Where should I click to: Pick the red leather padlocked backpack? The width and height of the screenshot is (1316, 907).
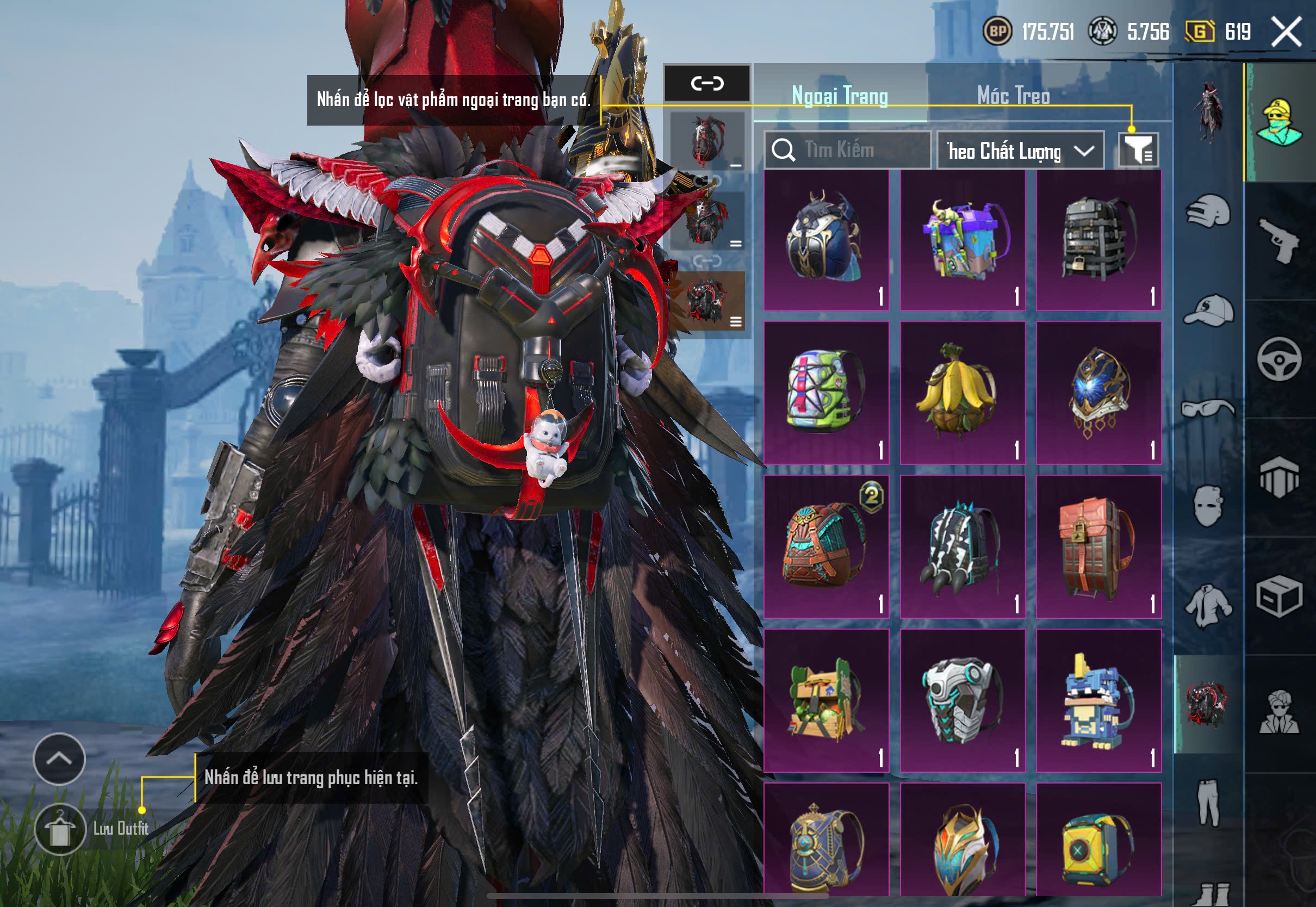point(1098,546)
